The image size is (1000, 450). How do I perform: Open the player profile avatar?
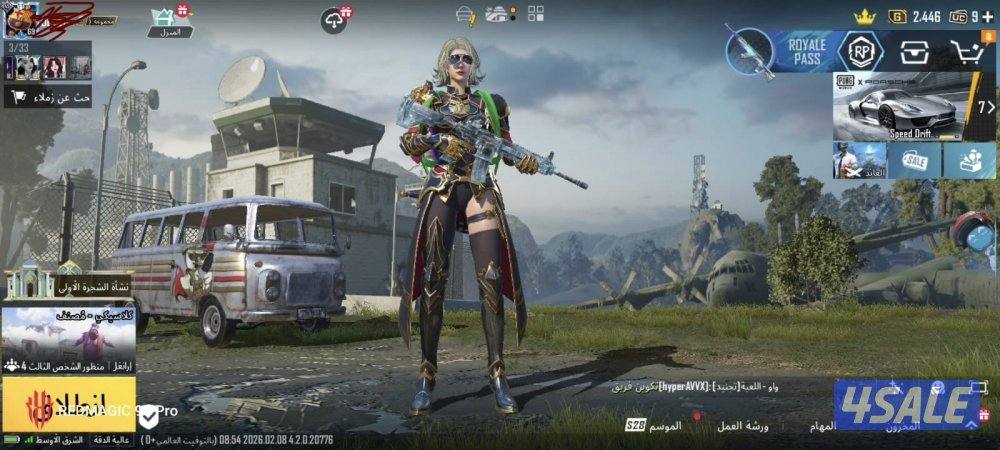20,20
